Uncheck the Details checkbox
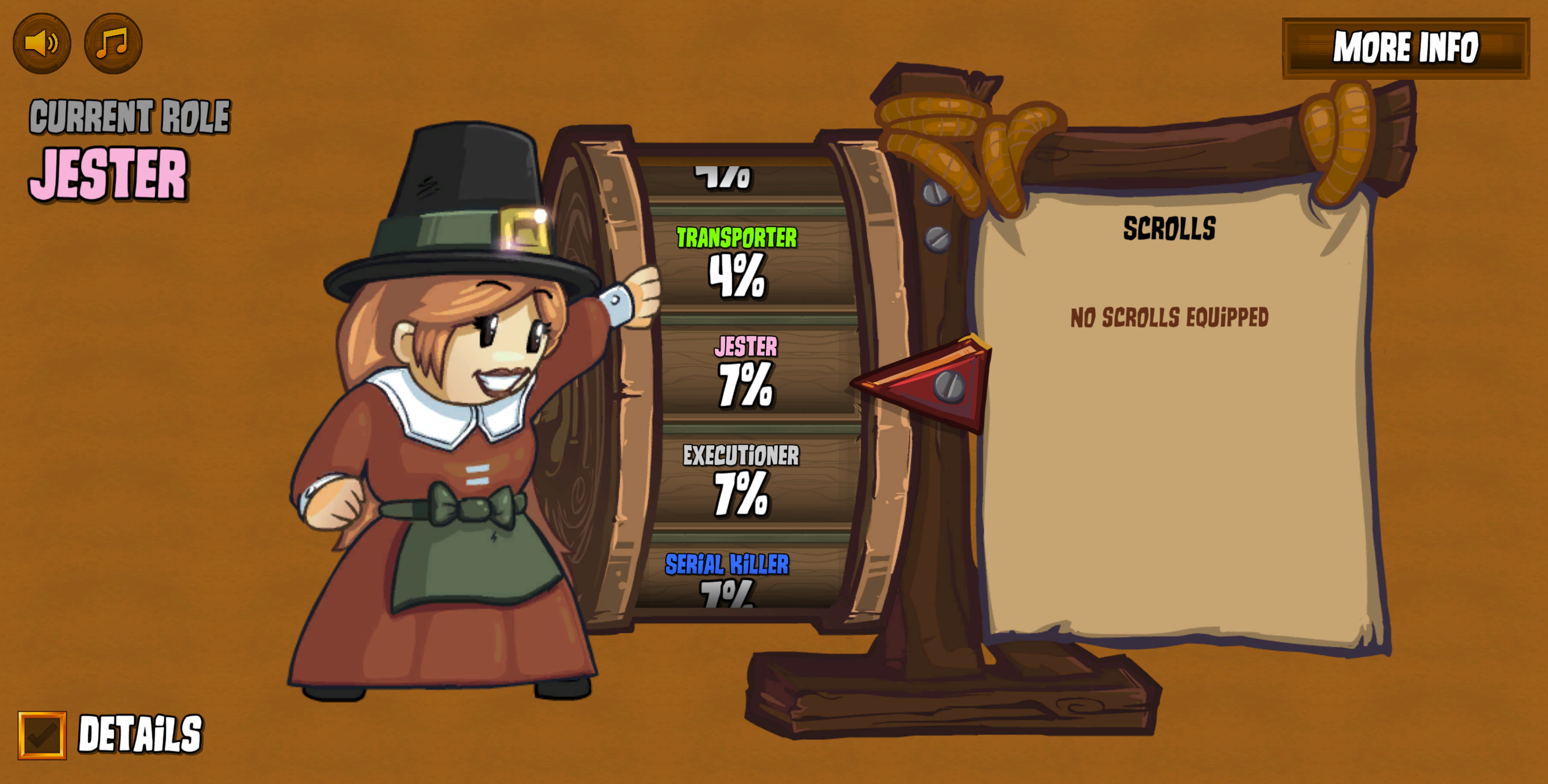1548x784 pixels. [42, 735]
